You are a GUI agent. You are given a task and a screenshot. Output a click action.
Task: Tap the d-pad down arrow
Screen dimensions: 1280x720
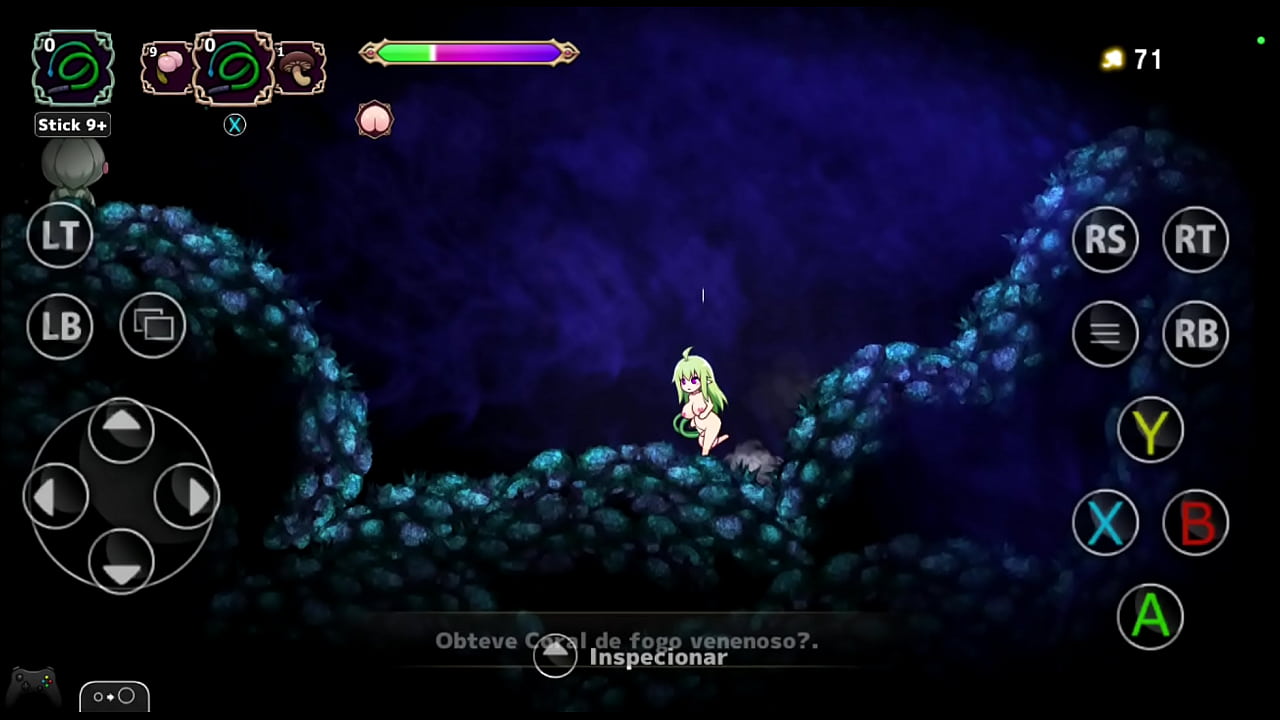point(121,562)
